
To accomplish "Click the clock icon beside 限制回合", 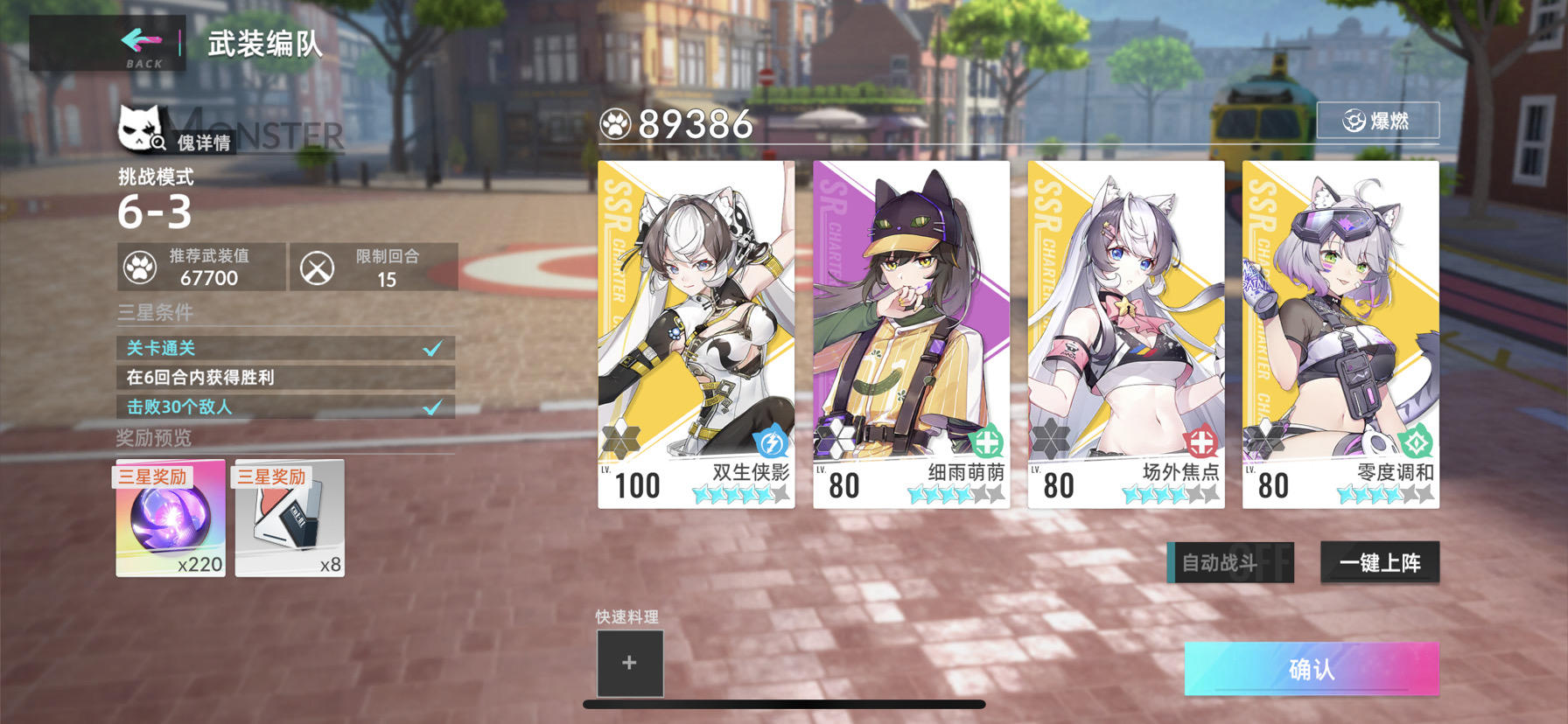I will (x=317, y=267).
